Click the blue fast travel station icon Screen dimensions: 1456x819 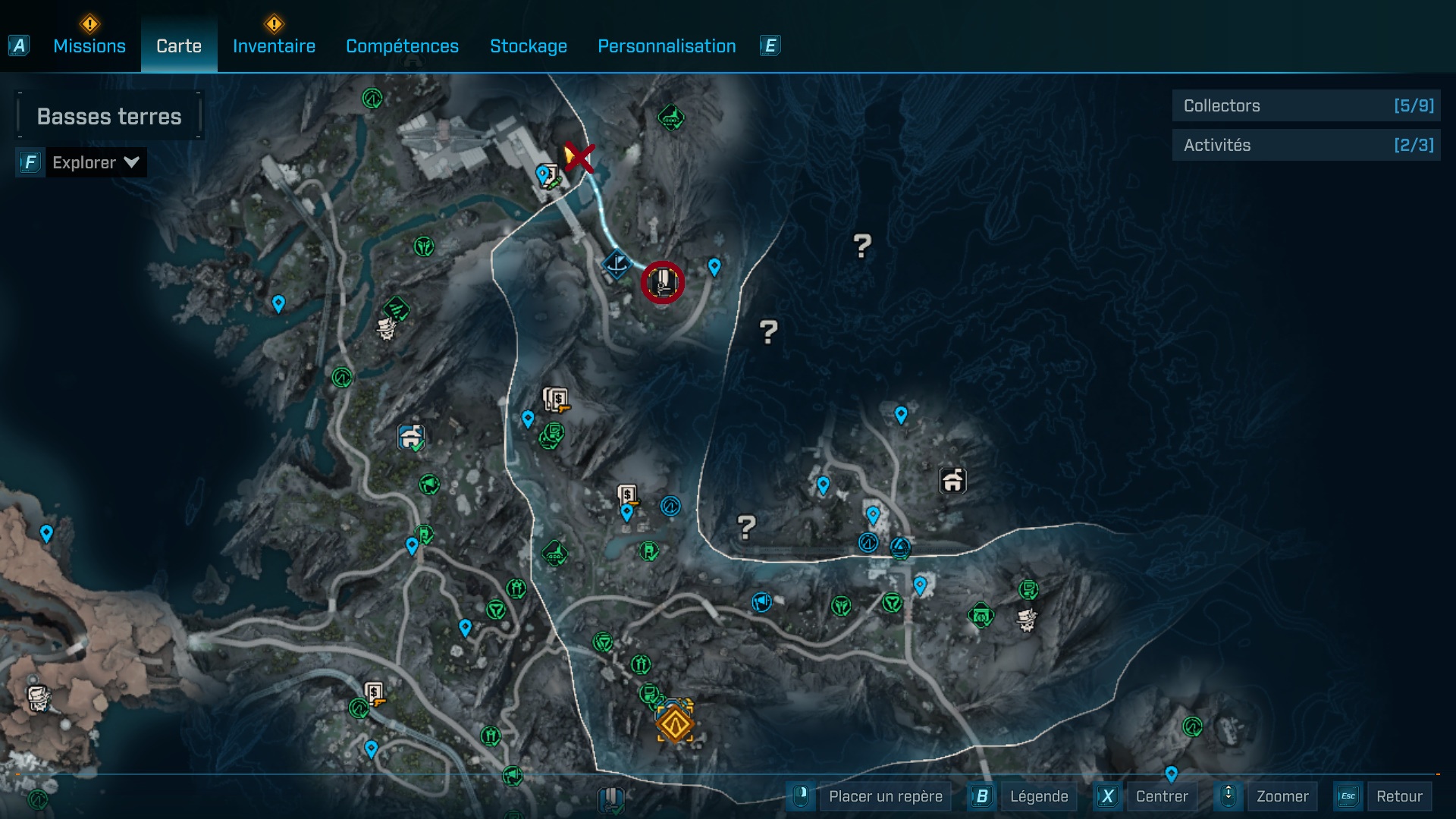(617, 265)
